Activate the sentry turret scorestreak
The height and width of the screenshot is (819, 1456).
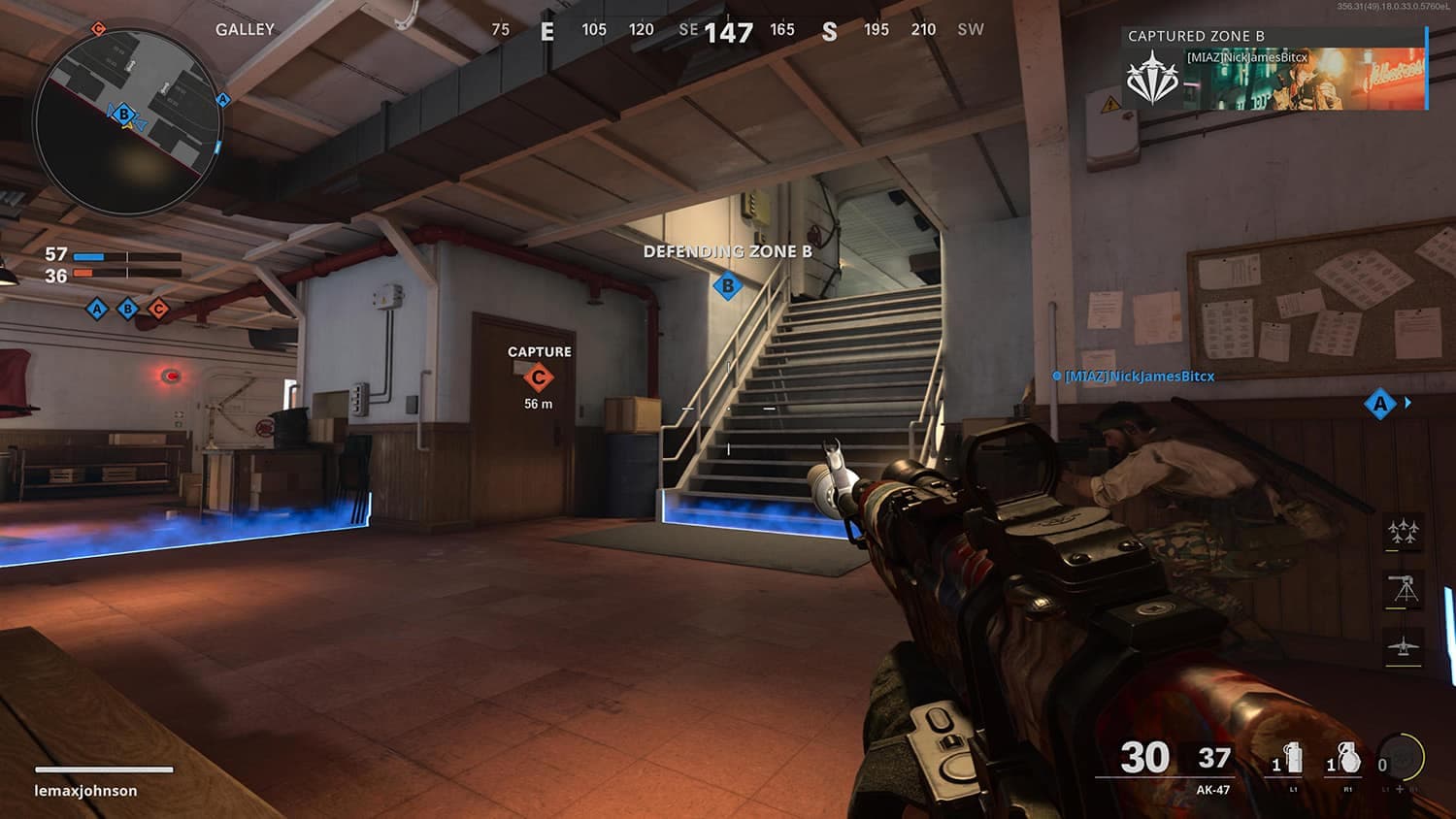pos(1403,589)
